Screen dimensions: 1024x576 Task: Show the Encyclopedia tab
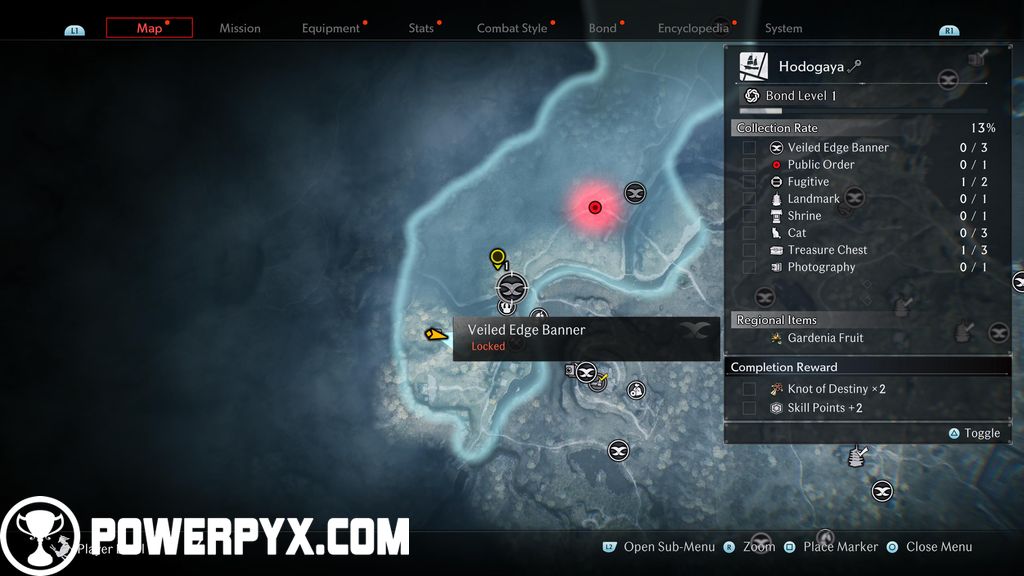(693, 28)
